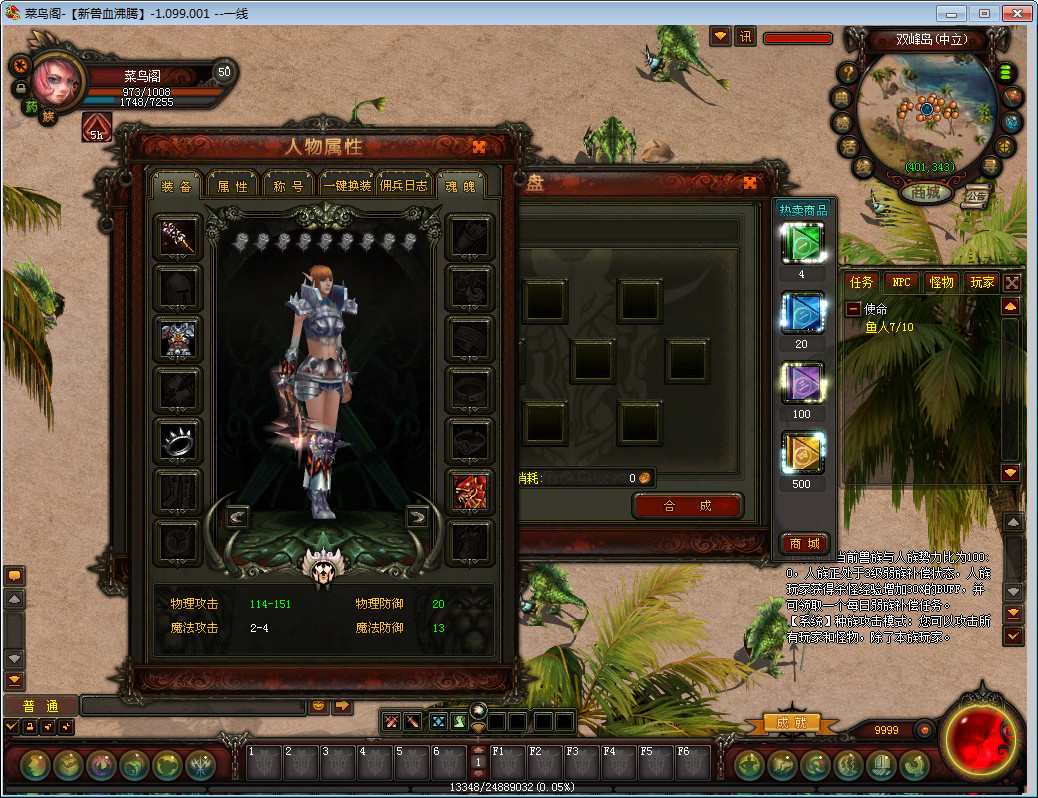Switch to the 属性 tab
This screenshot has width=1038, height=798.
click(x=233, y=185)
